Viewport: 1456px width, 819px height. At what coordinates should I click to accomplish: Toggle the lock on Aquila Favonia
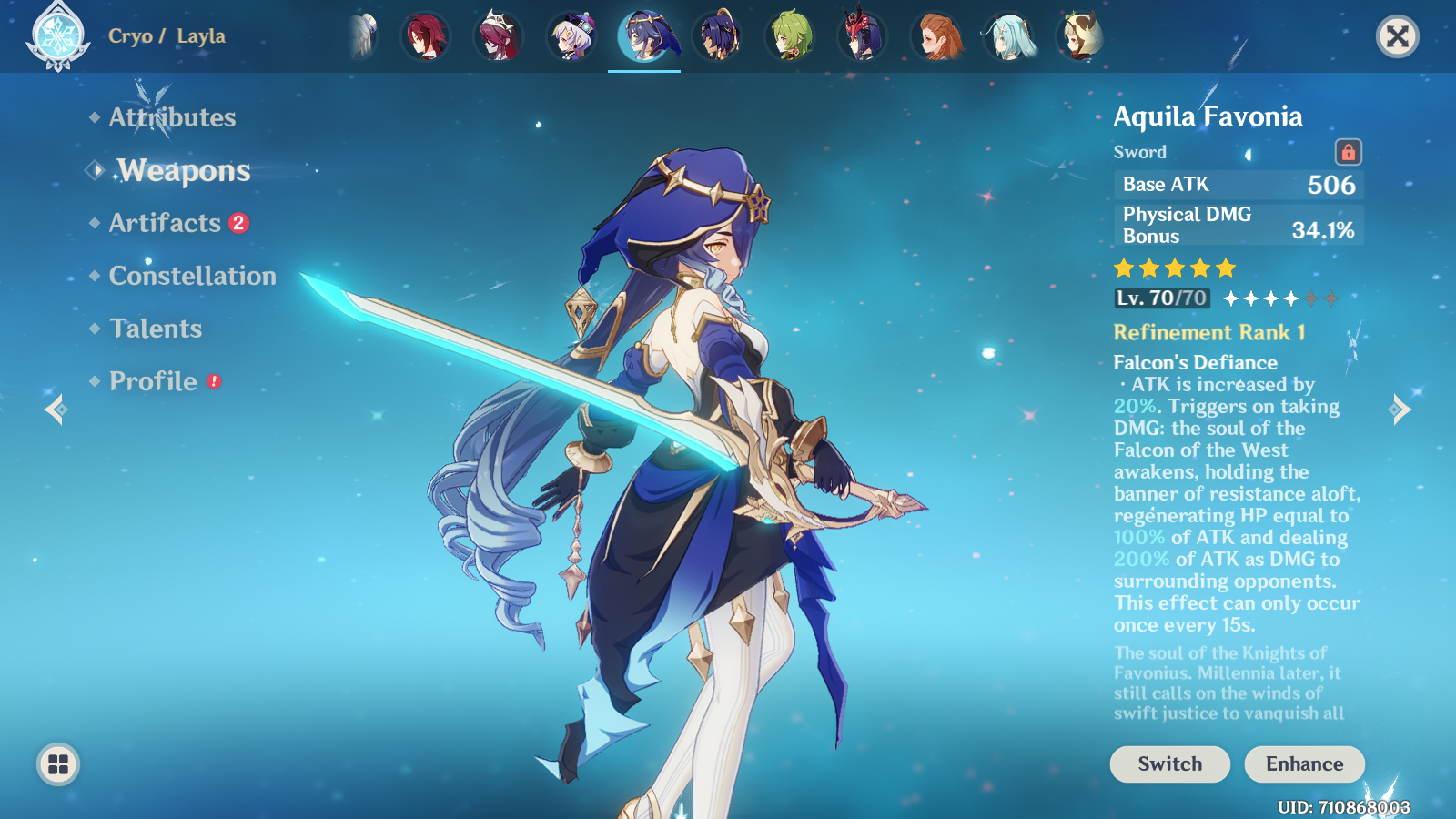pyautogui.click(x=1350, y=154)
